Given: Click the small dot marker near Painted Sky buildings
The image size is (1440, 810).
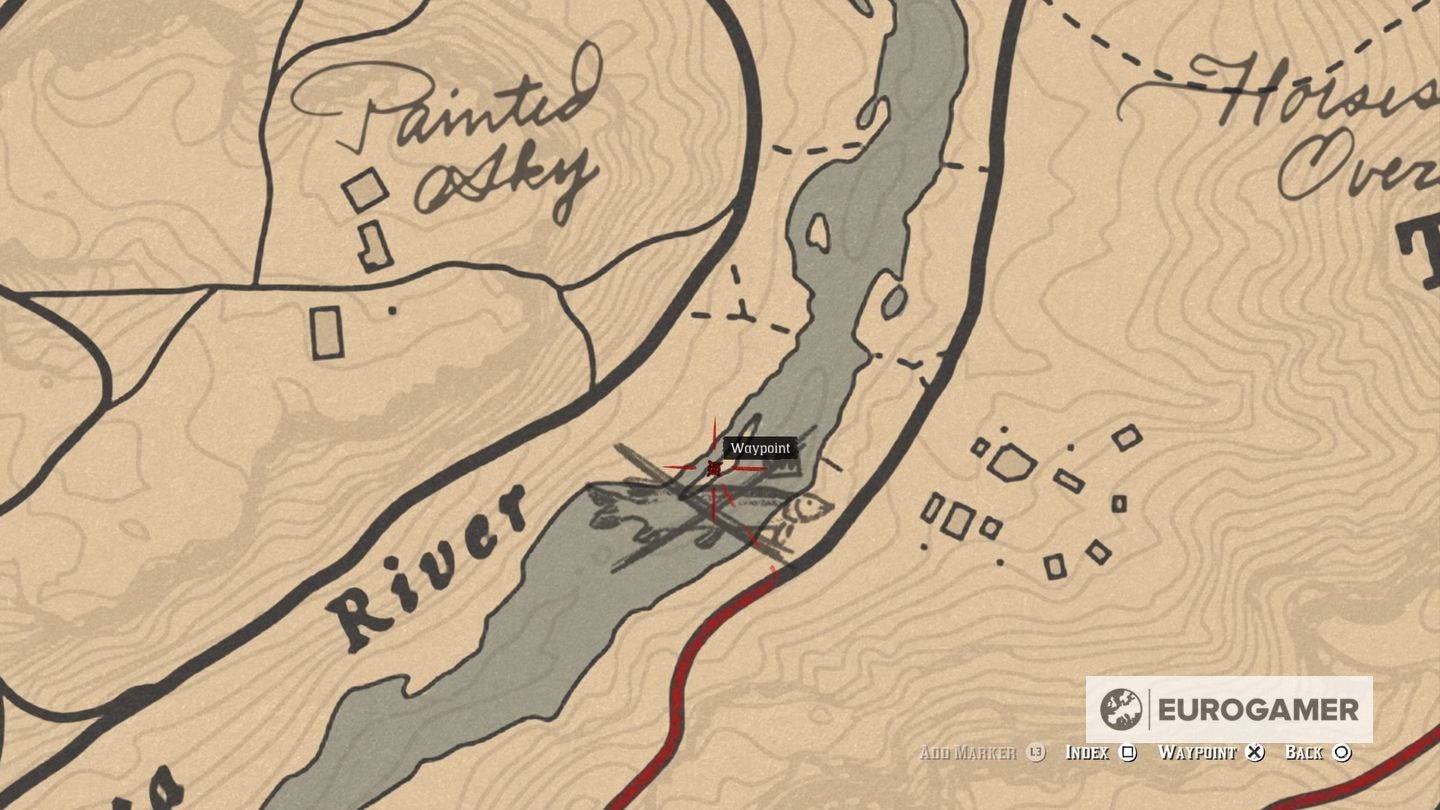Looking at the screenshot, I should pyautogui.click(x=392, y=310).
